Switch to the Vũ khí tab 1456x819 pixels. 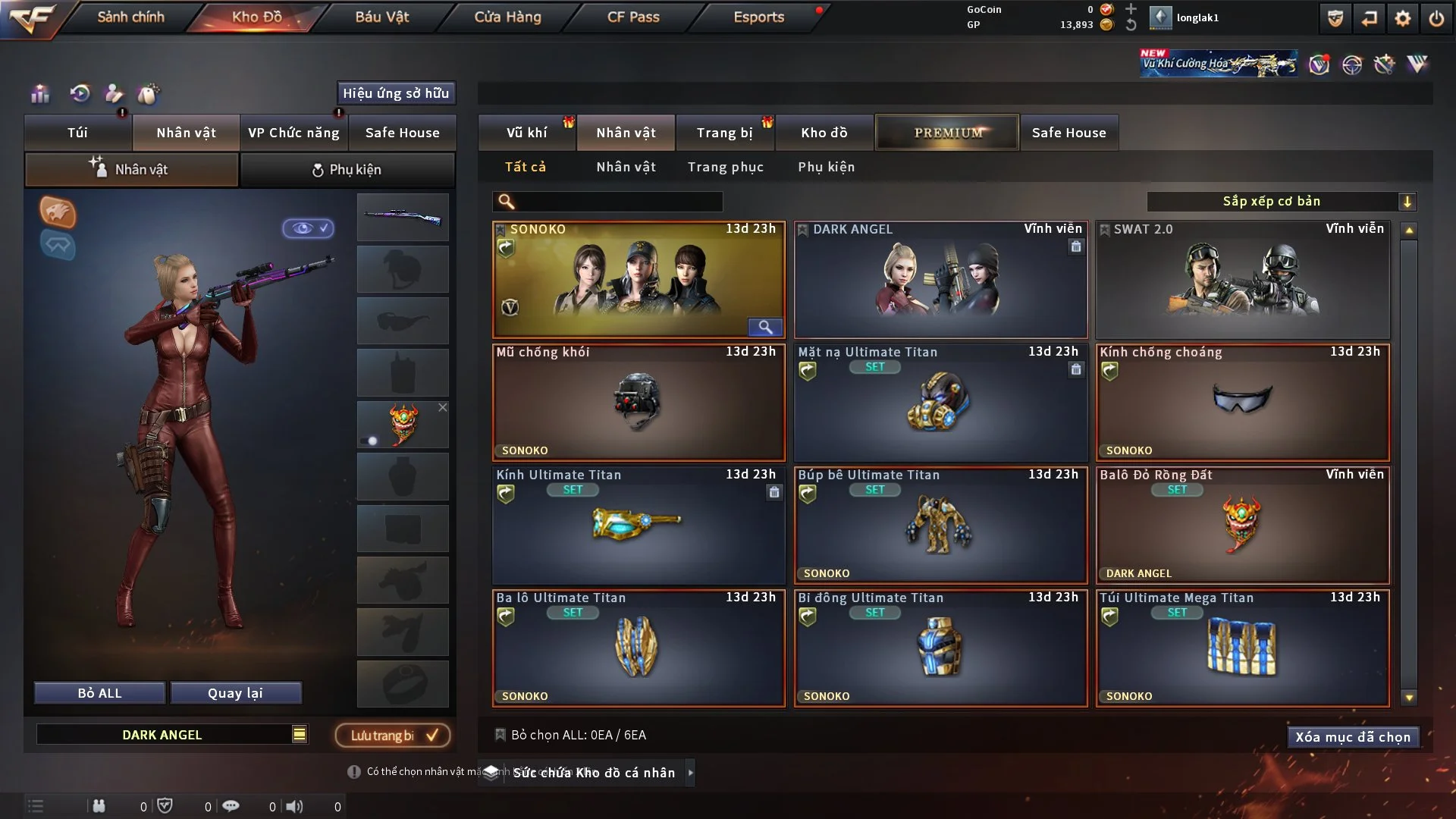point(526,133)
